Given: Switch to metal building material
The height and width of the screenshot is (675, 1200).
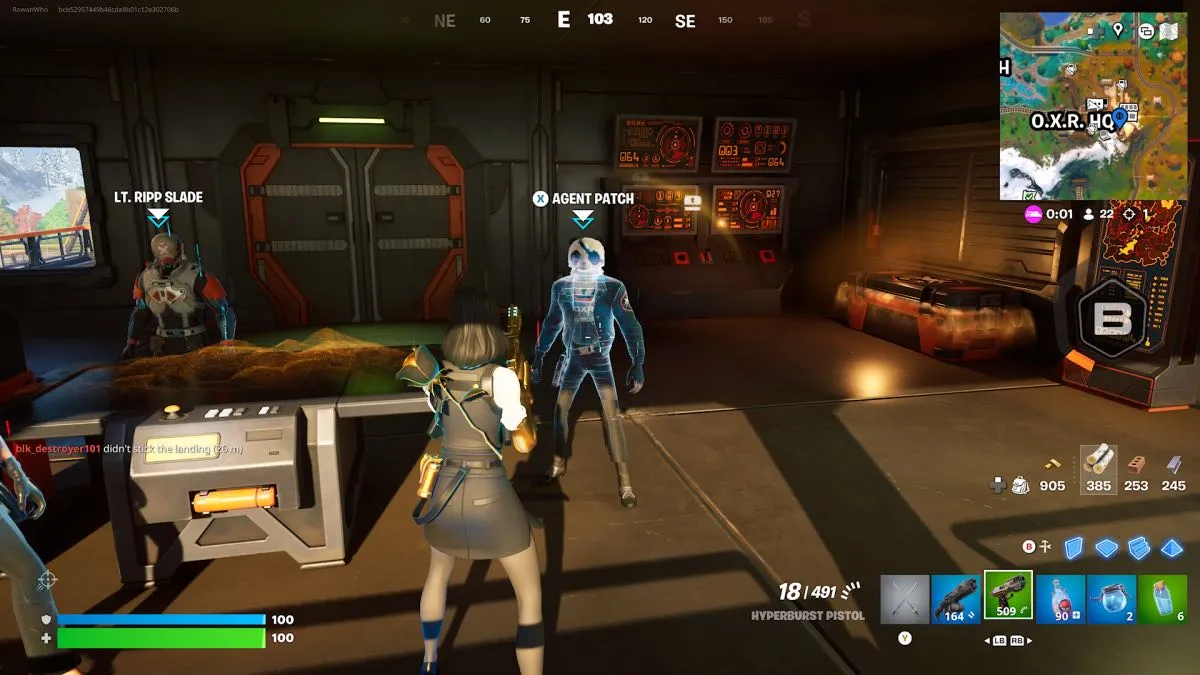Looking at the screenshot, I should [x=1174, y=465].
